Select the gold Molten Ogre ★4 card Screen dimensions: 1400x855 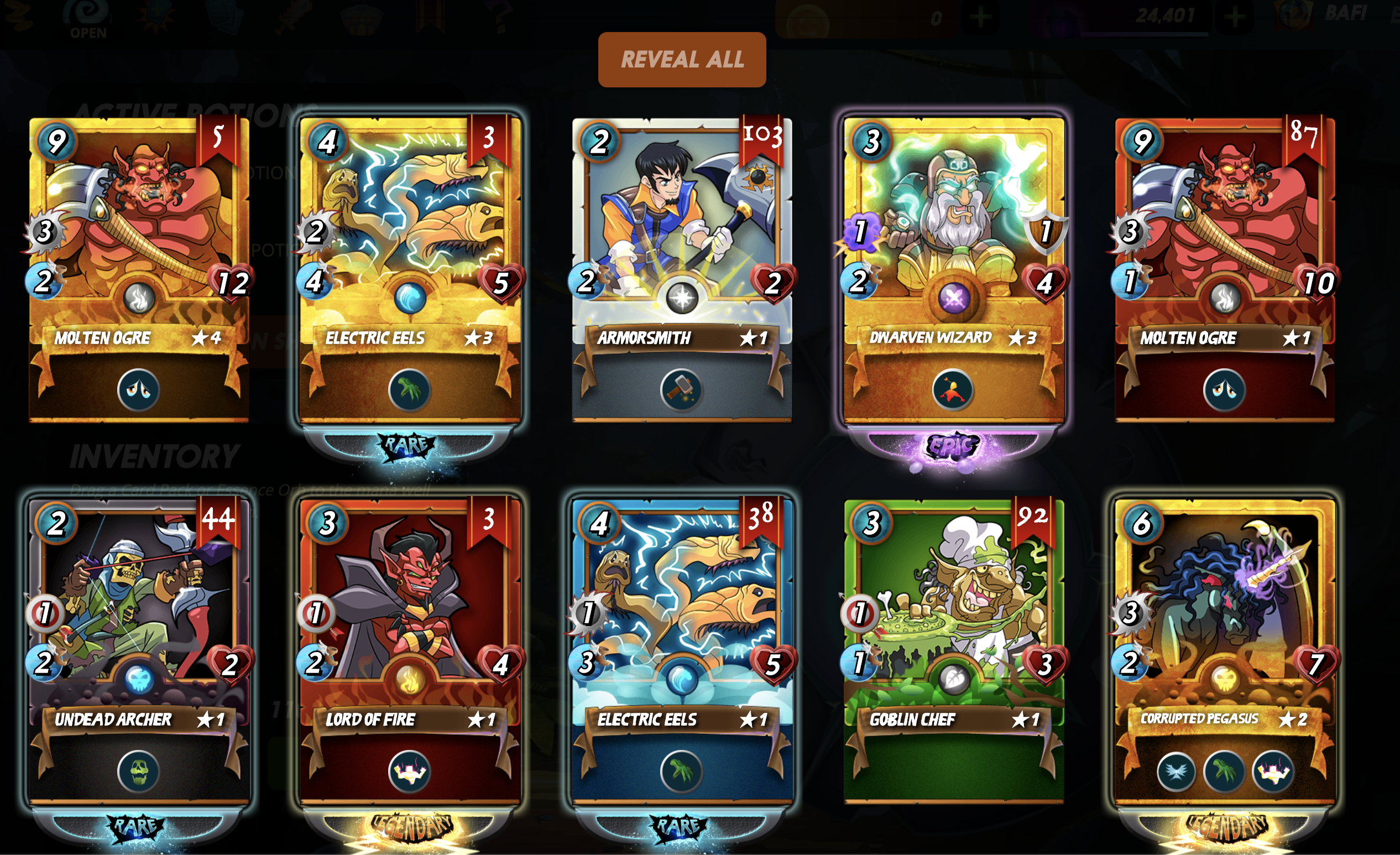point(139,239)
